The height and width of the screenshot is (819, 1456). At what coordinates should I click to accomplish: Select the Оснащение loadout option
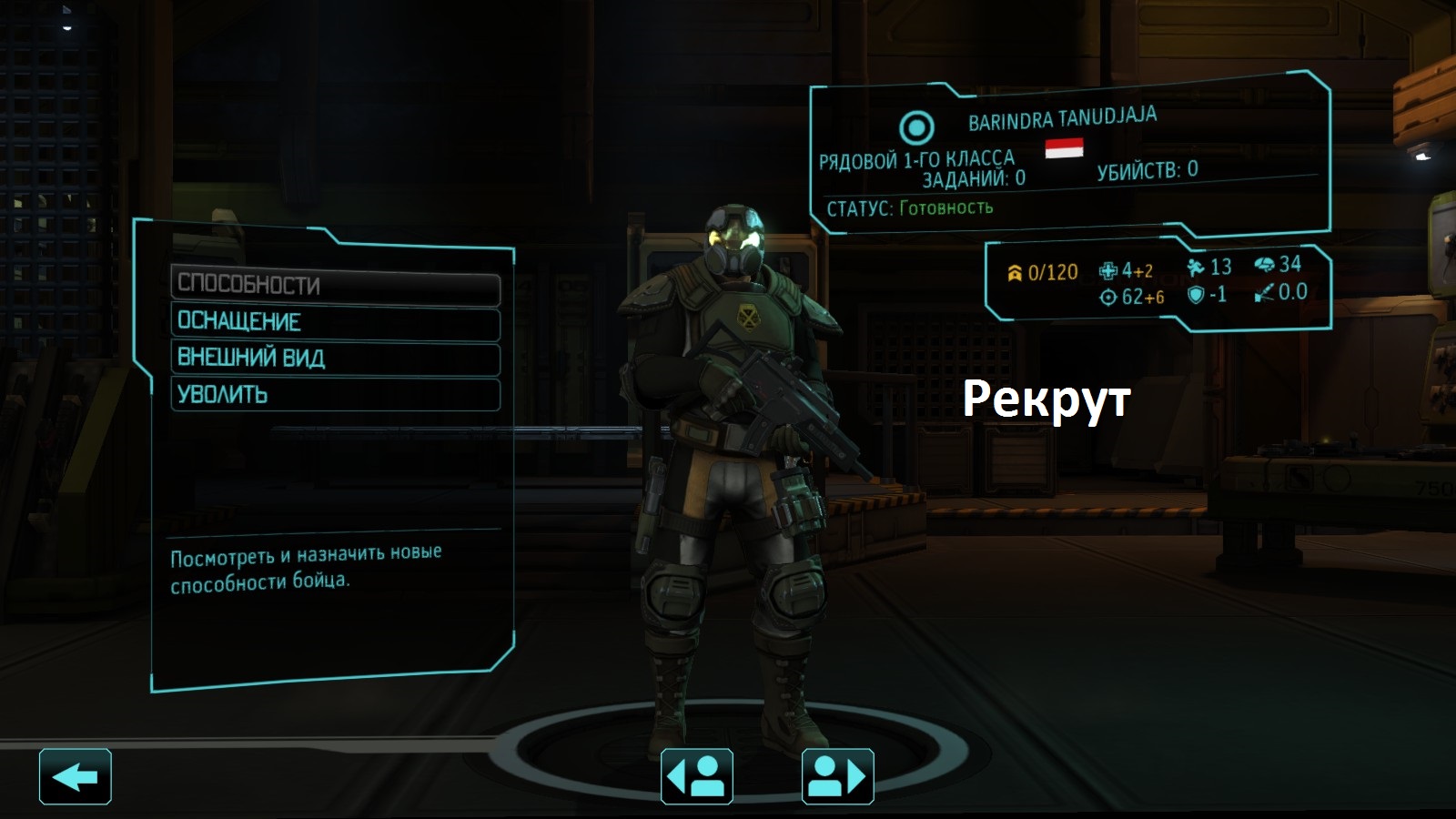click(x=335, y=322)
